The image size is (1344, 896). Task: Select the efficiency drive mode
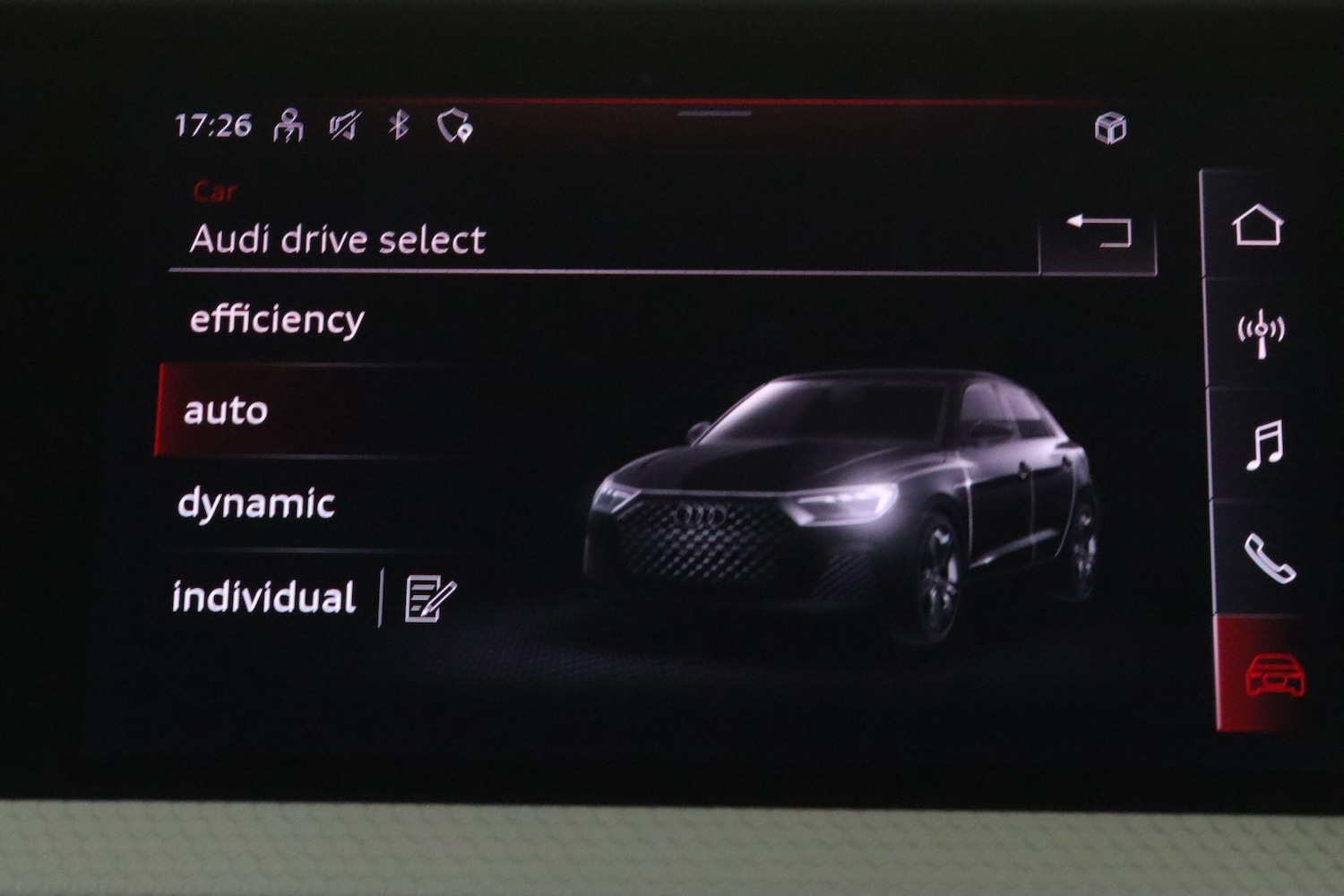(275, 319)
